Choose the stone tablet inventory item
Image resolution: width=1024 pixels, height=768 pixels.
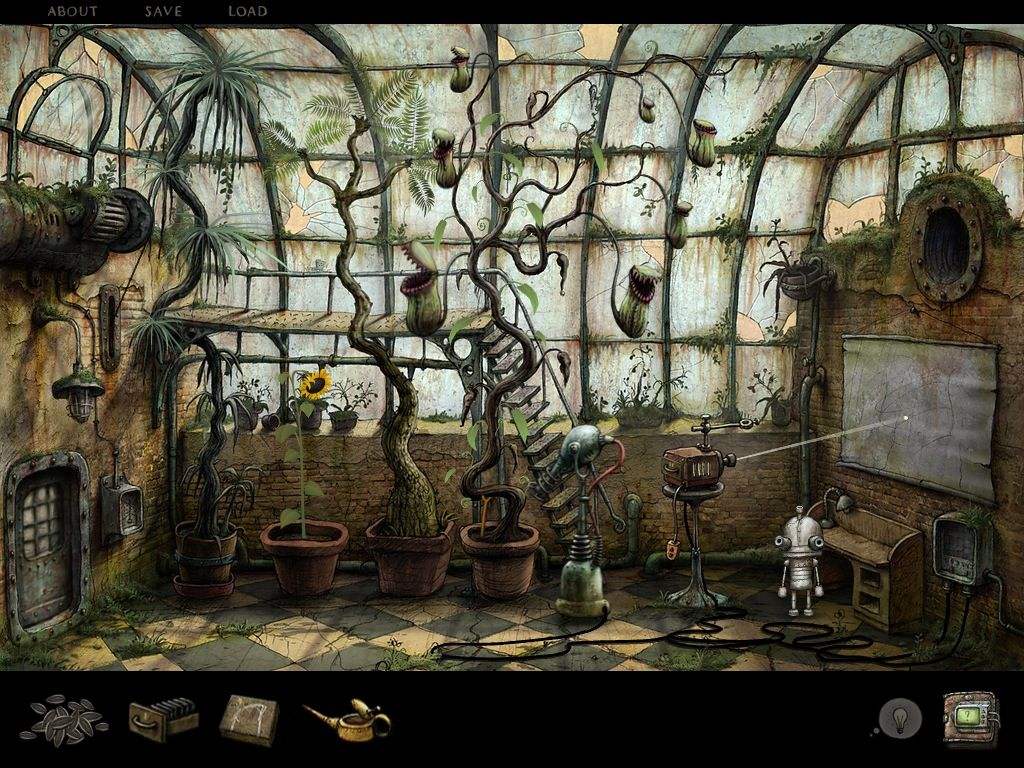coord(248,719)
